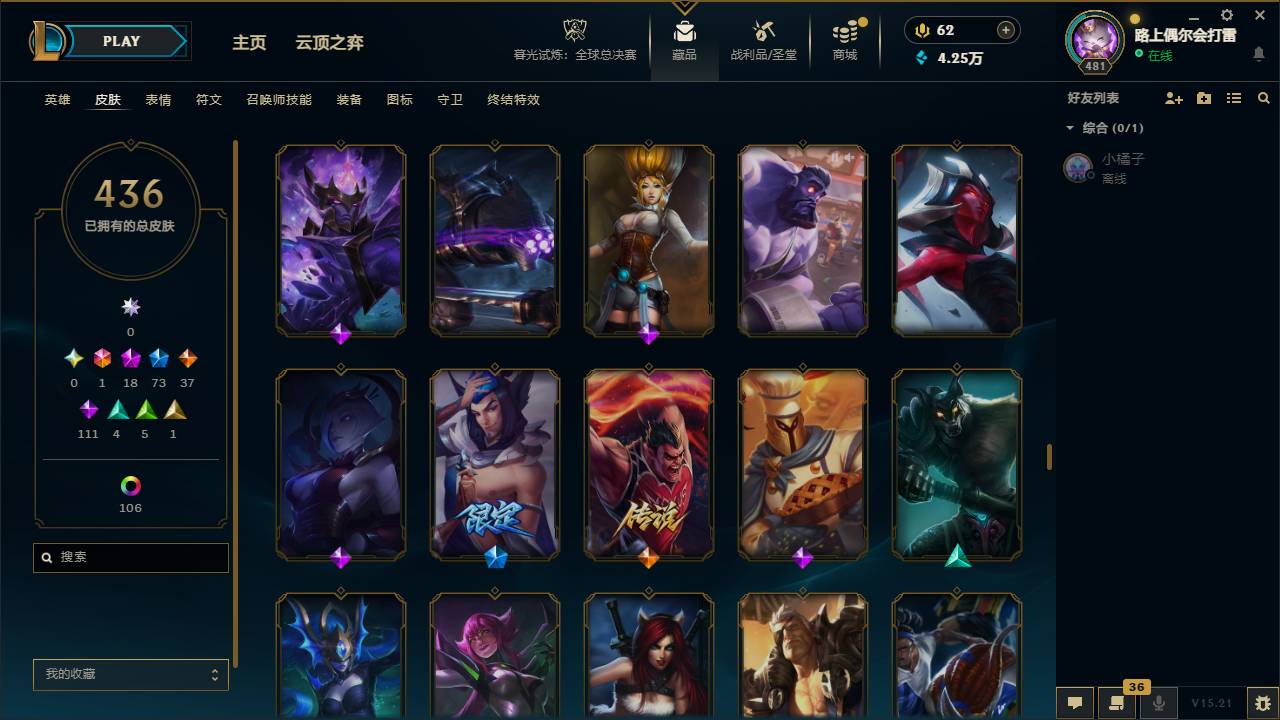Click the bug report icon in bottom bar
Viewport: 1280px width, 720px height.
click(x=1262, y=703)
